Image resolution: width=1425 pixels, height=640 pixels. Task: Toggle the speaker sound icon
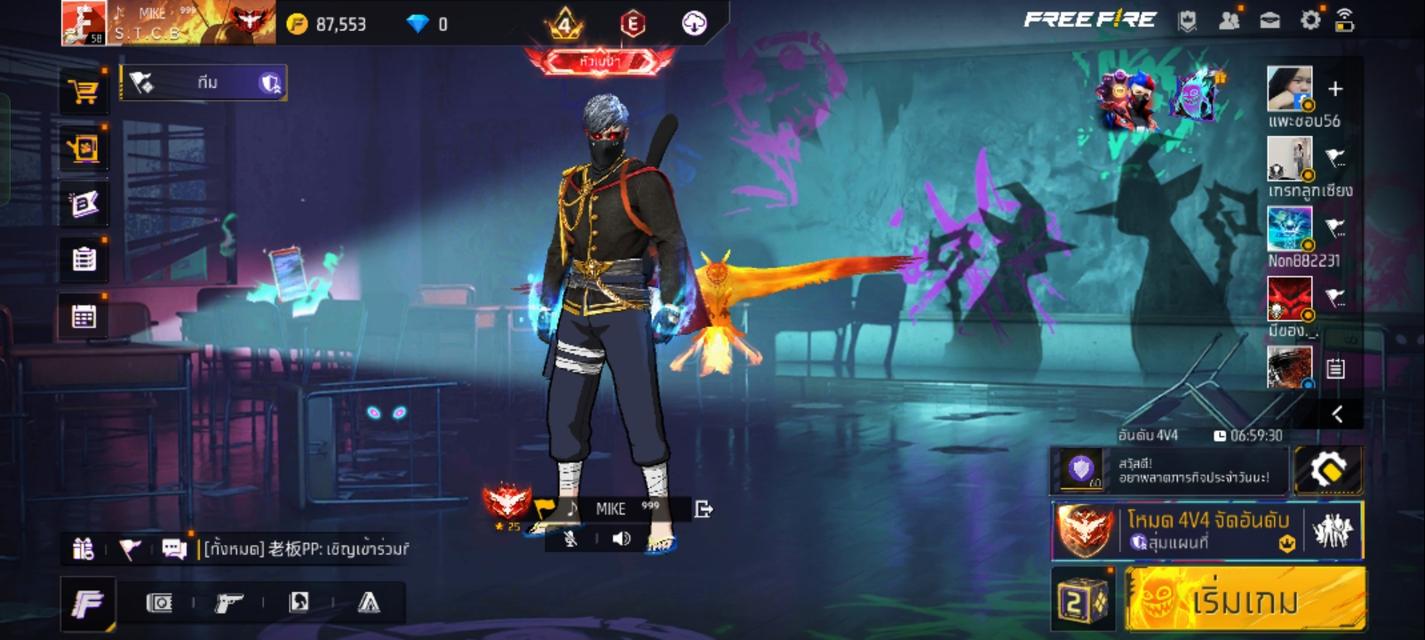[x=621, y=539]
